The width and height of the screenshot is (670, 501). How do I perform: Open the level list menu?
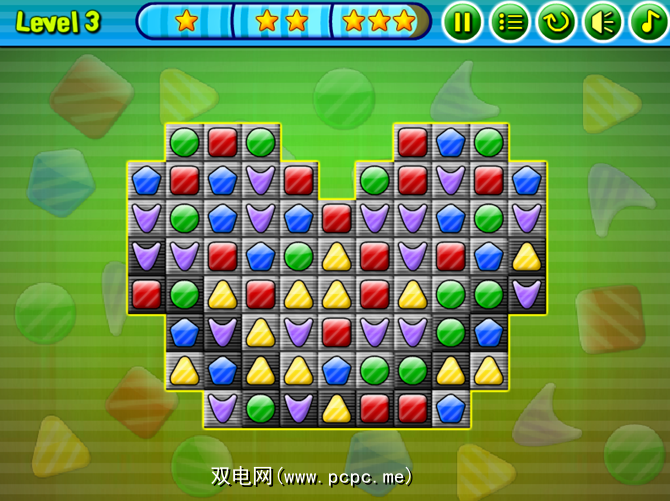tap(510, 22)
